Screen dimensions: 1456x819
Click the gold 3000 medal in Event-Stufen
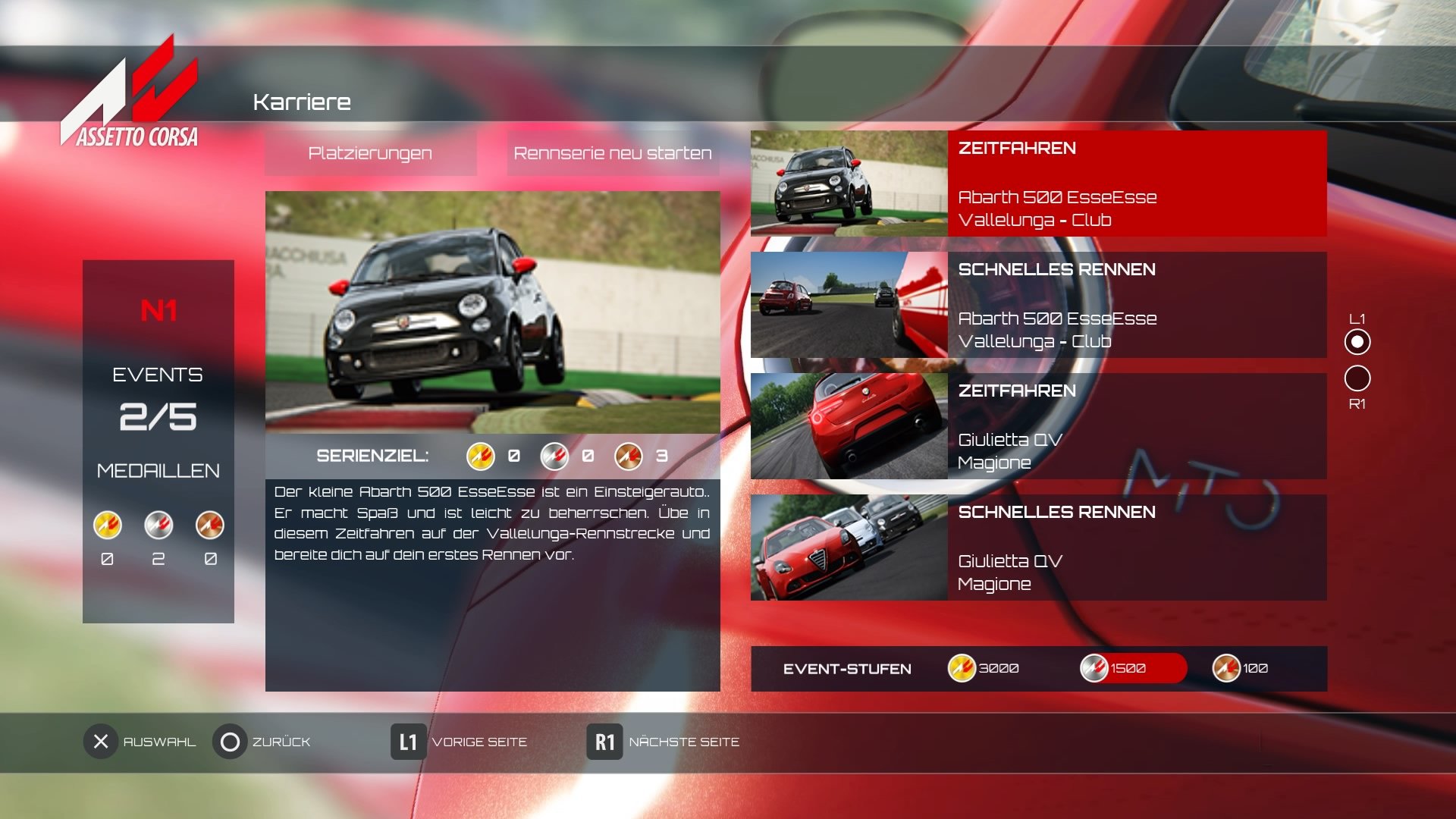[x=960, y=668]
